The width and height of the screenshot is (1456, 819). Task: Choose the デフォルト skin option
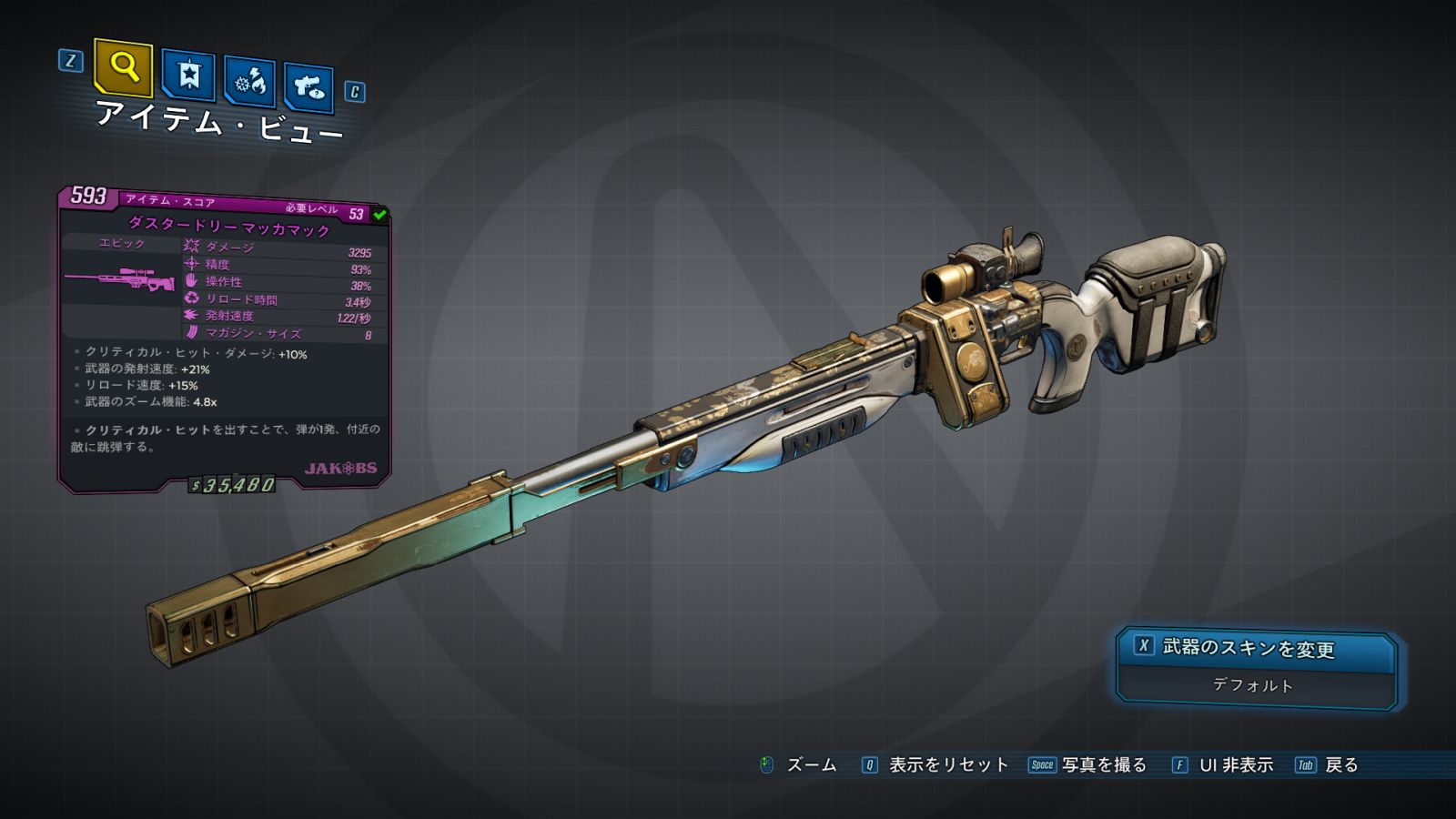pos(1253,685)
